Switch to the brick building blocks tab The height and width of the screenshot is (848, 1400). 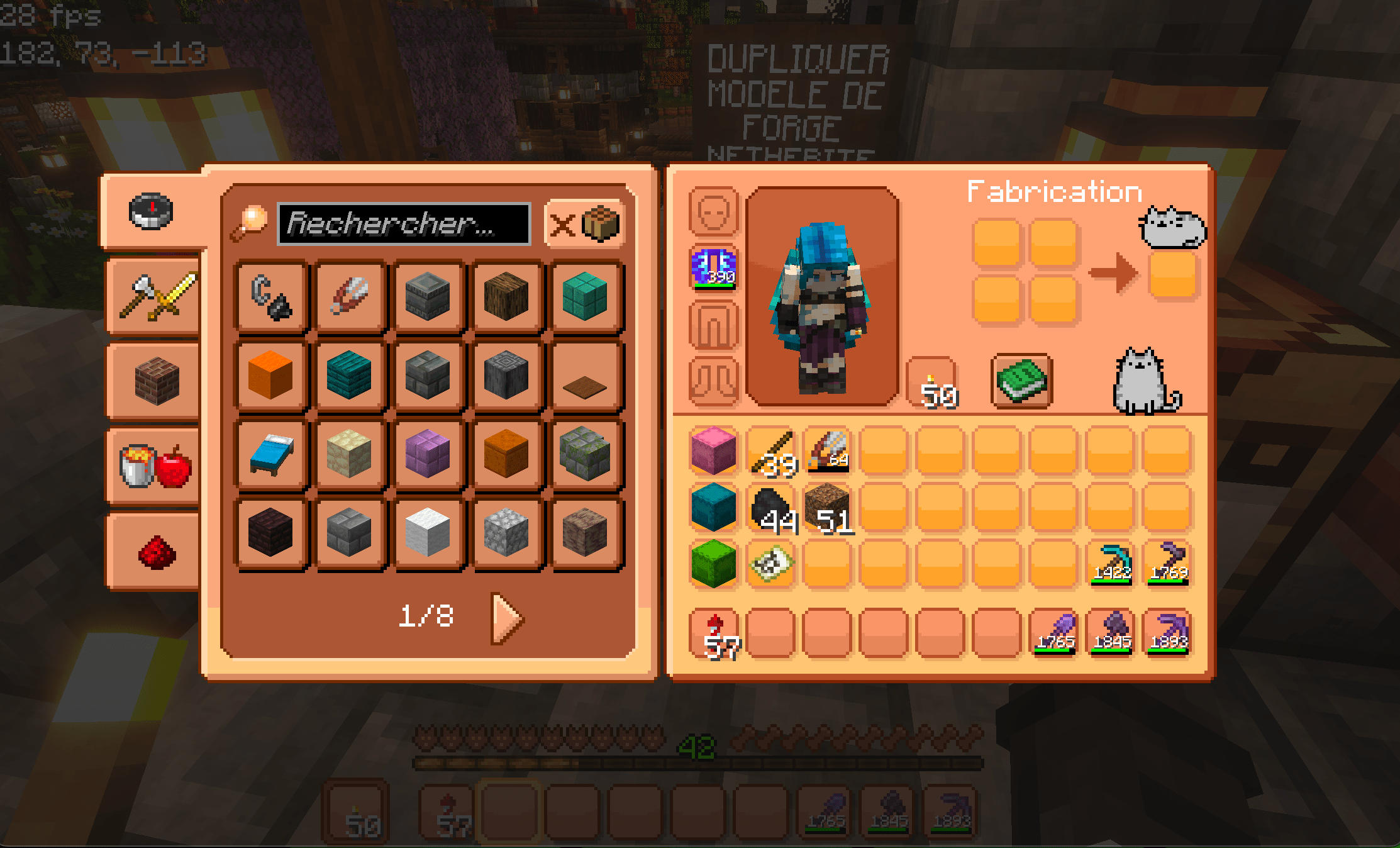(157, 381)
